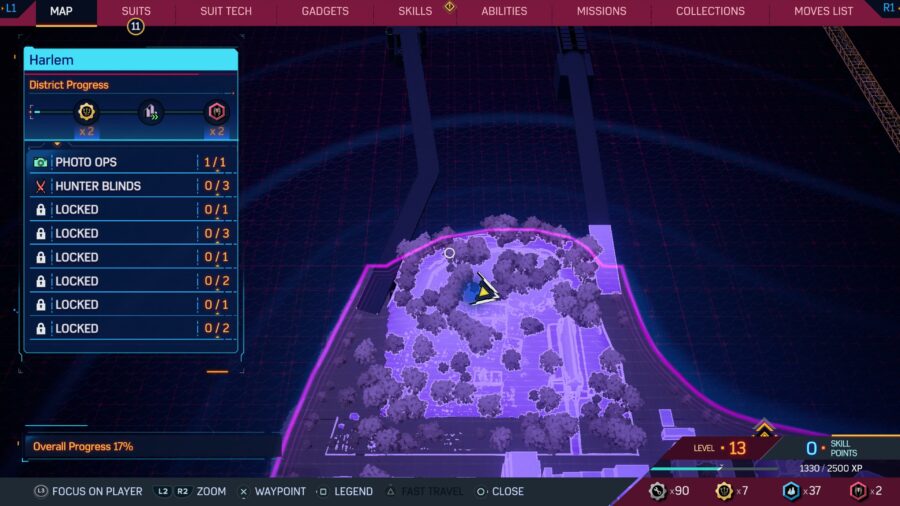Switch to the Collections tab
This screenshot has width=900, height=506.
coord(710,11)
